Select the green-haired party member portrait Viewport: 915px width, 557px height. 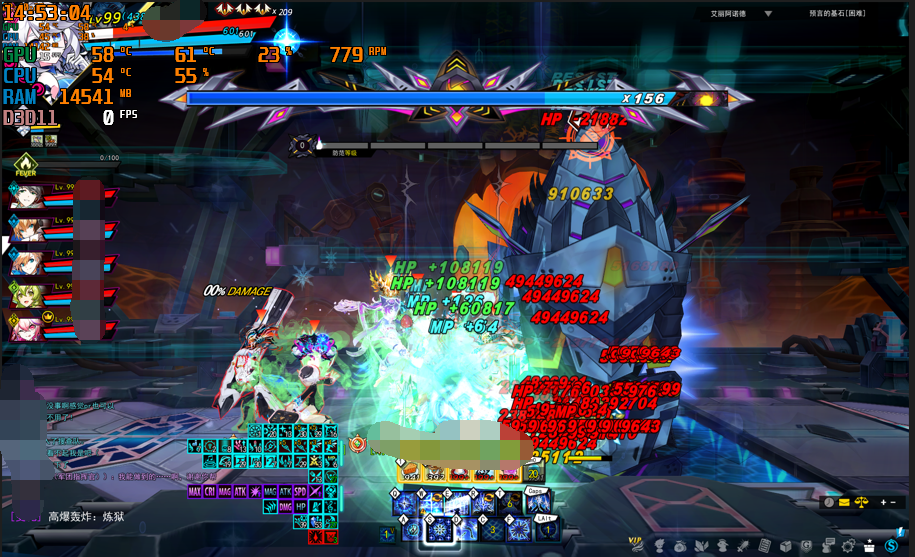[29, 293]
